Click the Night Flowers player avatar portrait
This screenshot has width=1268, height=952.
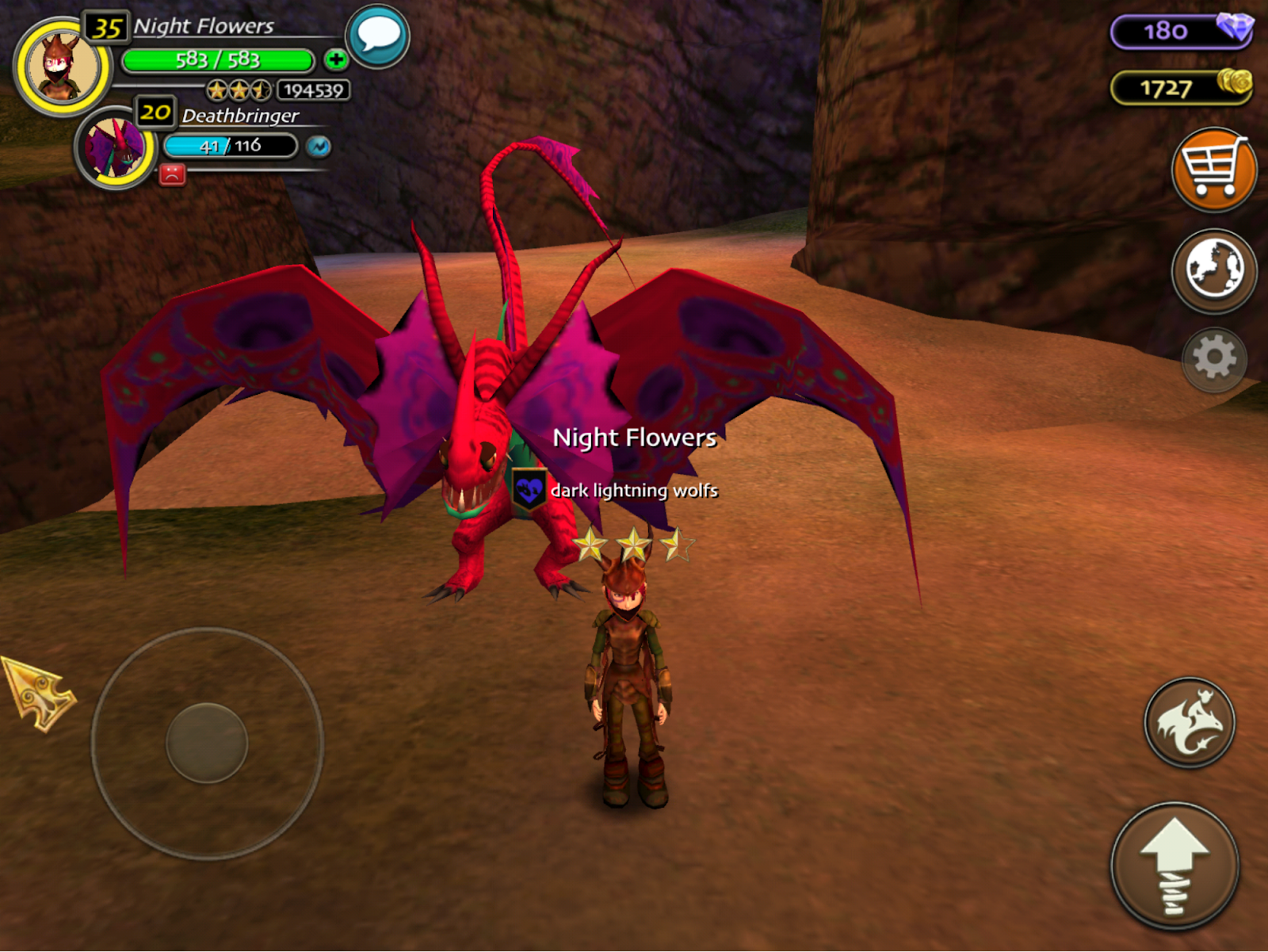pos(62,67)
